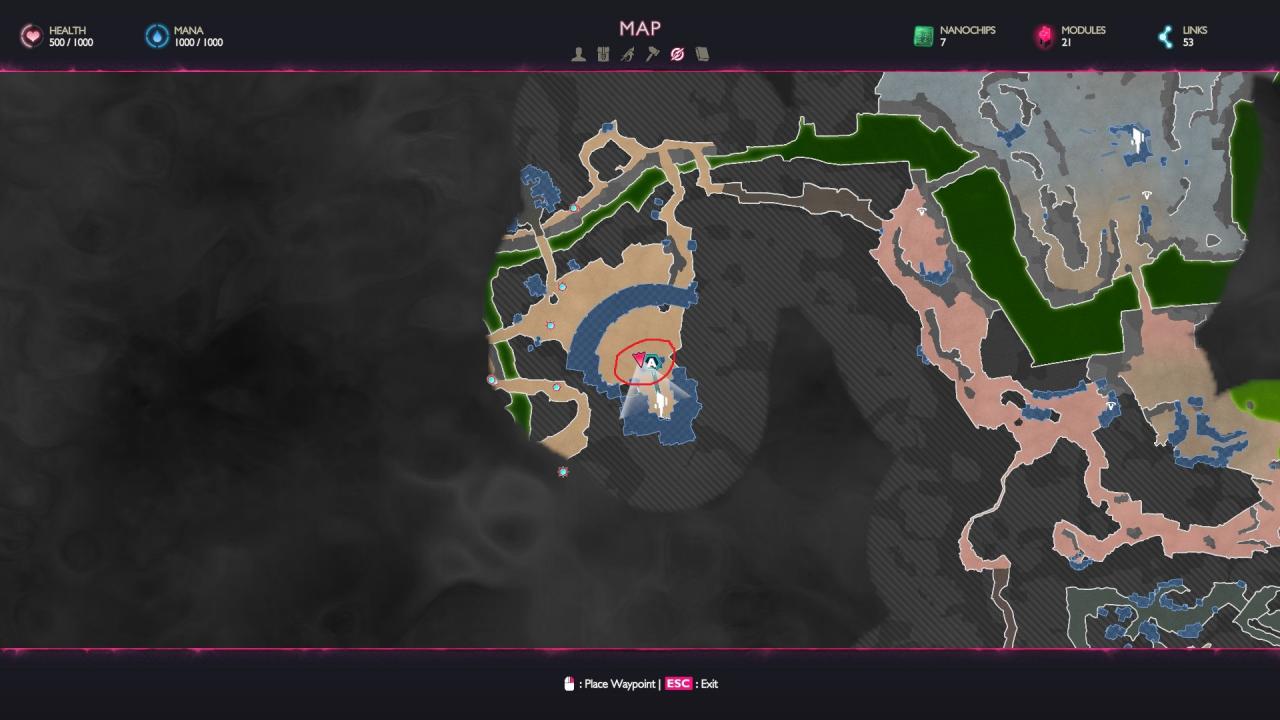The height and width of the screenshot is (720, 1280).
Task: Open the running figure tab
Action: click(627, 55)
